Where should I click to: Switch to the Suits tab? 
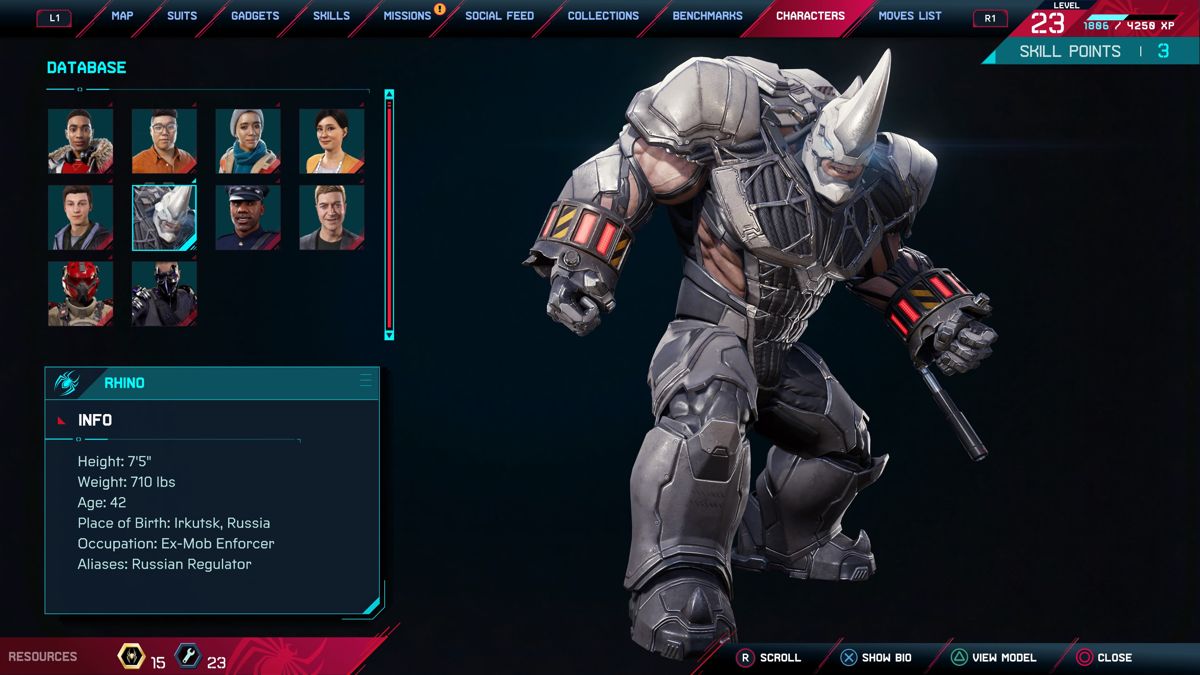point(182,16)
